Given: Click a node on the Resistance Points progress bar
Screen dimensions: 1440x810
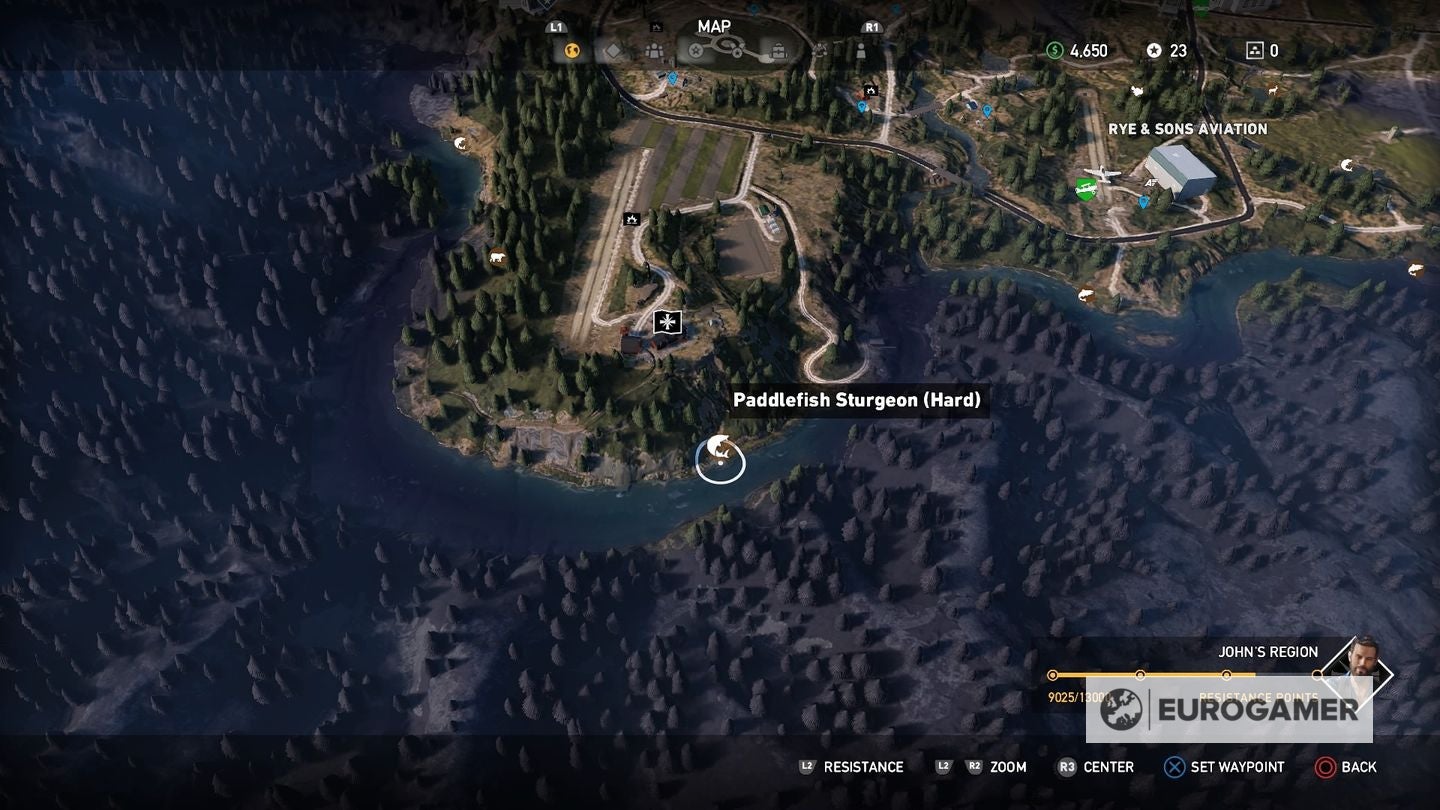Looking at the screenshot, I should tap(1142, 675).
